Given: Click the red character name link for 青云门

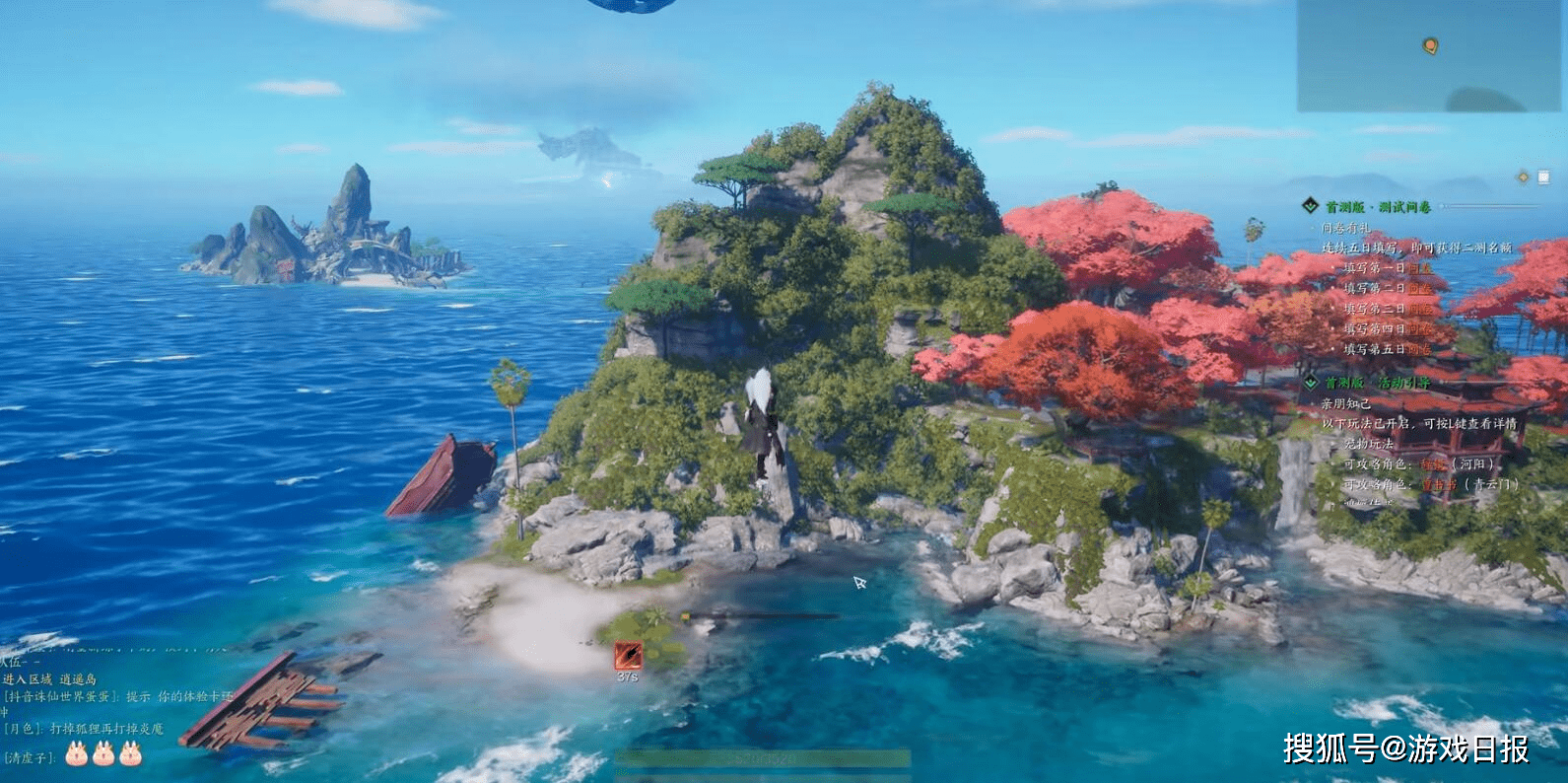Looking at the screenshot, I should 1439,484.
